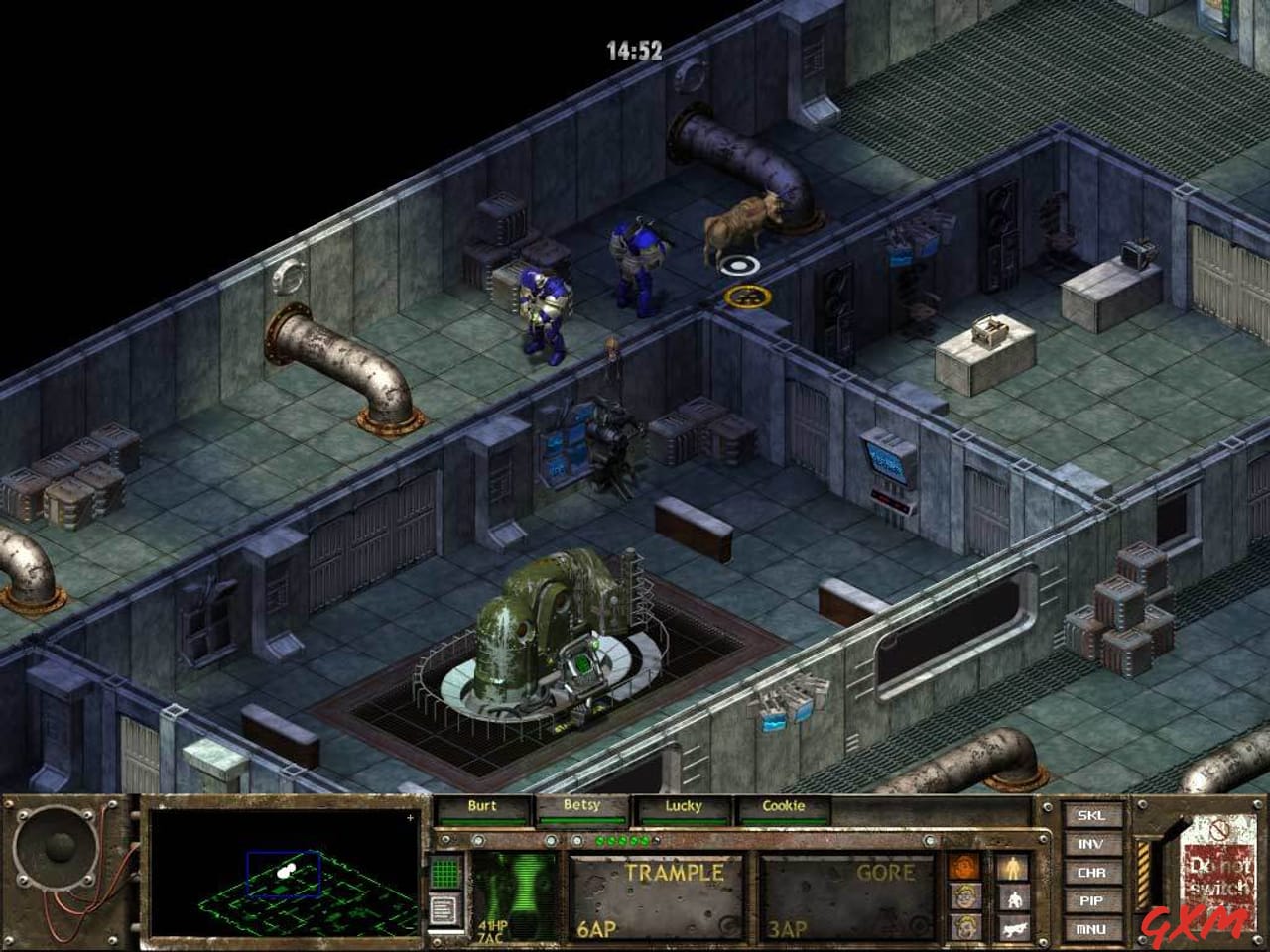The width and height of the screenshot is (1270, 952).
Task: Switch to the Cookie character tab
Action: (x=783, y=806)
